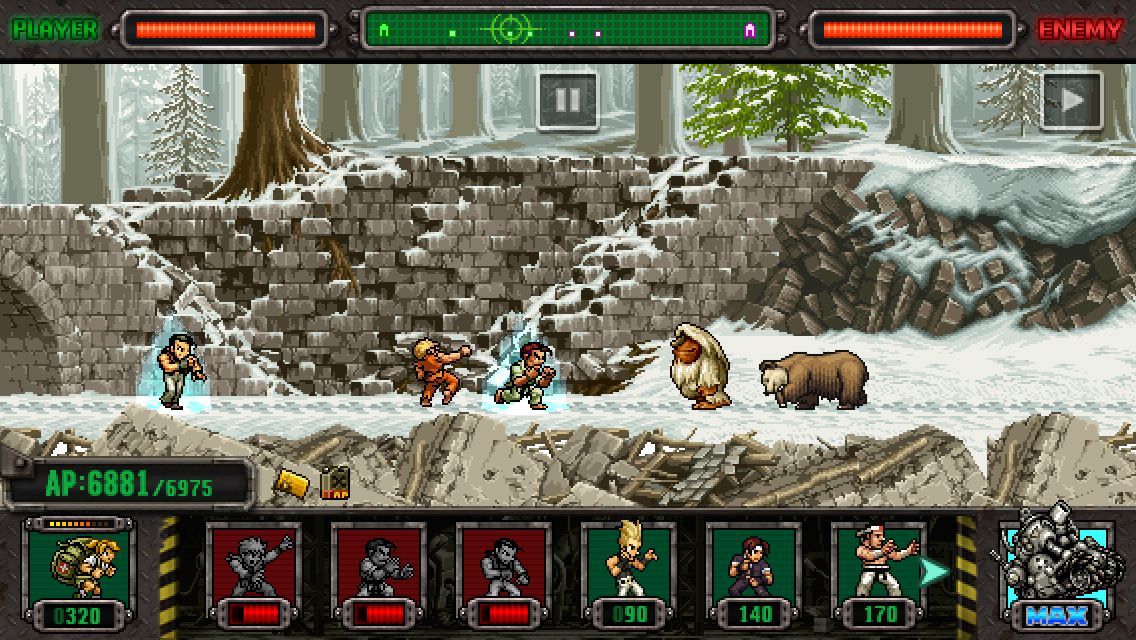Pause the battle
Image resolution: width=1136 pixels, height=640 pixels.
click(x=567, y=100)
